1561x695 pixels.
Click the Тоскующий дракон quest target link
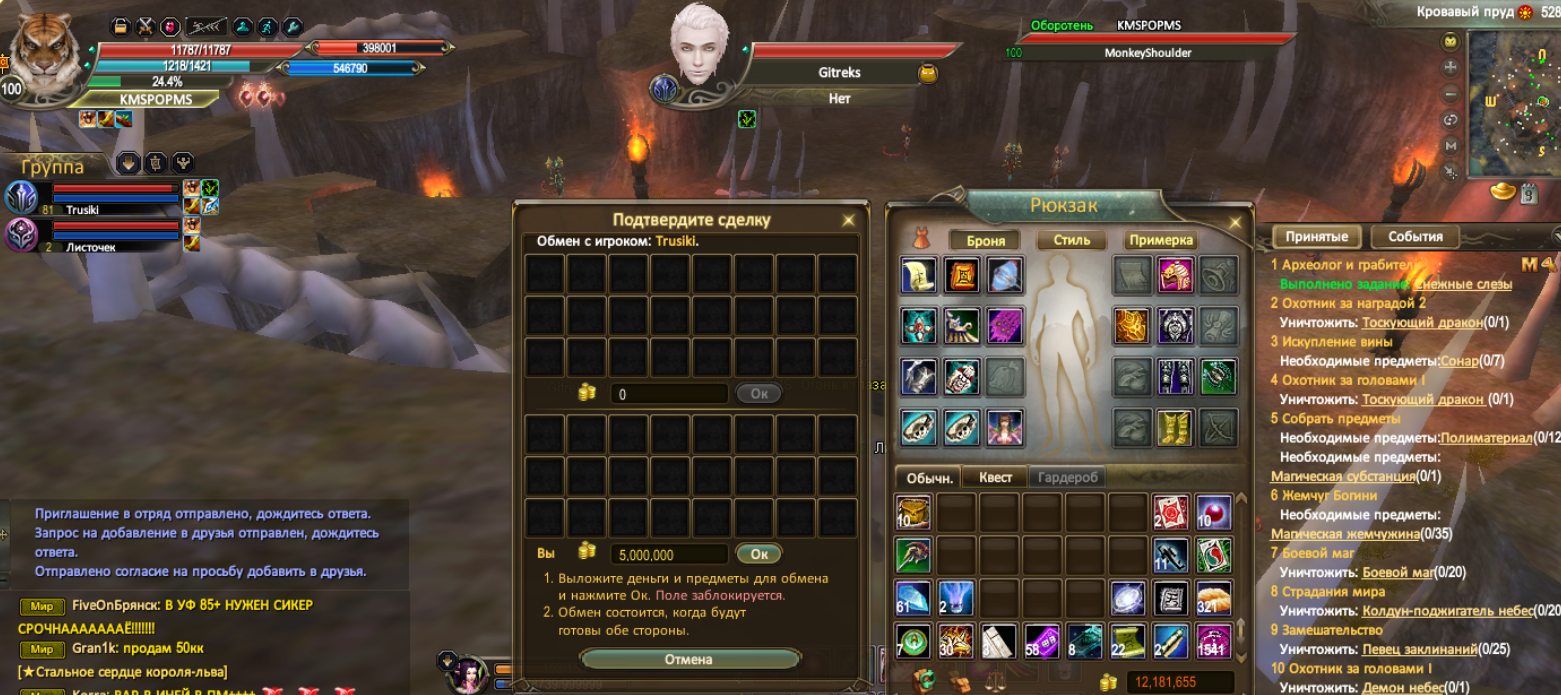(1408, 322)
